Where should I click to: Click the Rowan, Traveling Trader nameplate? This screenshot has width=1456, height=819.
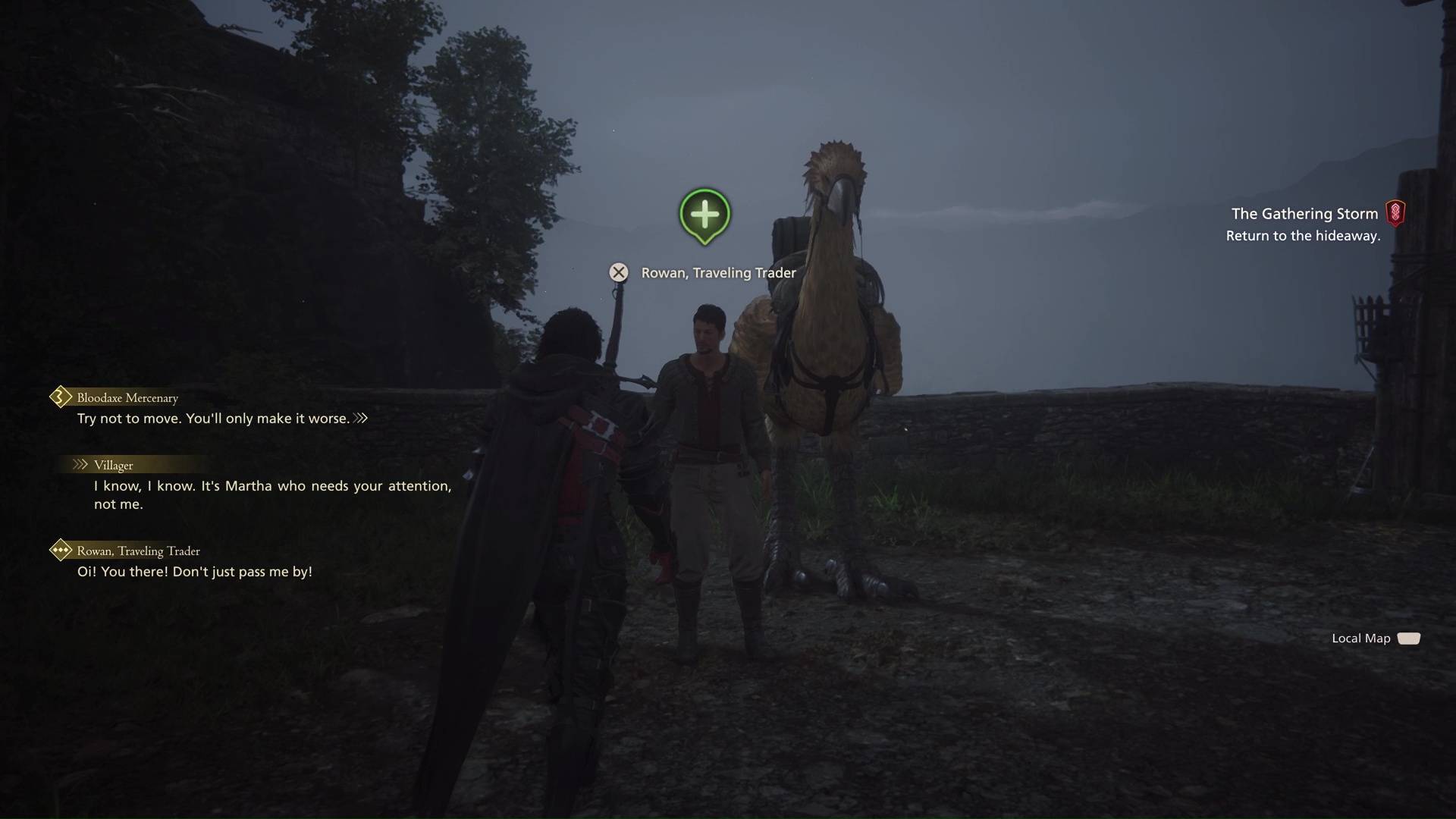(x=717, y=272)
